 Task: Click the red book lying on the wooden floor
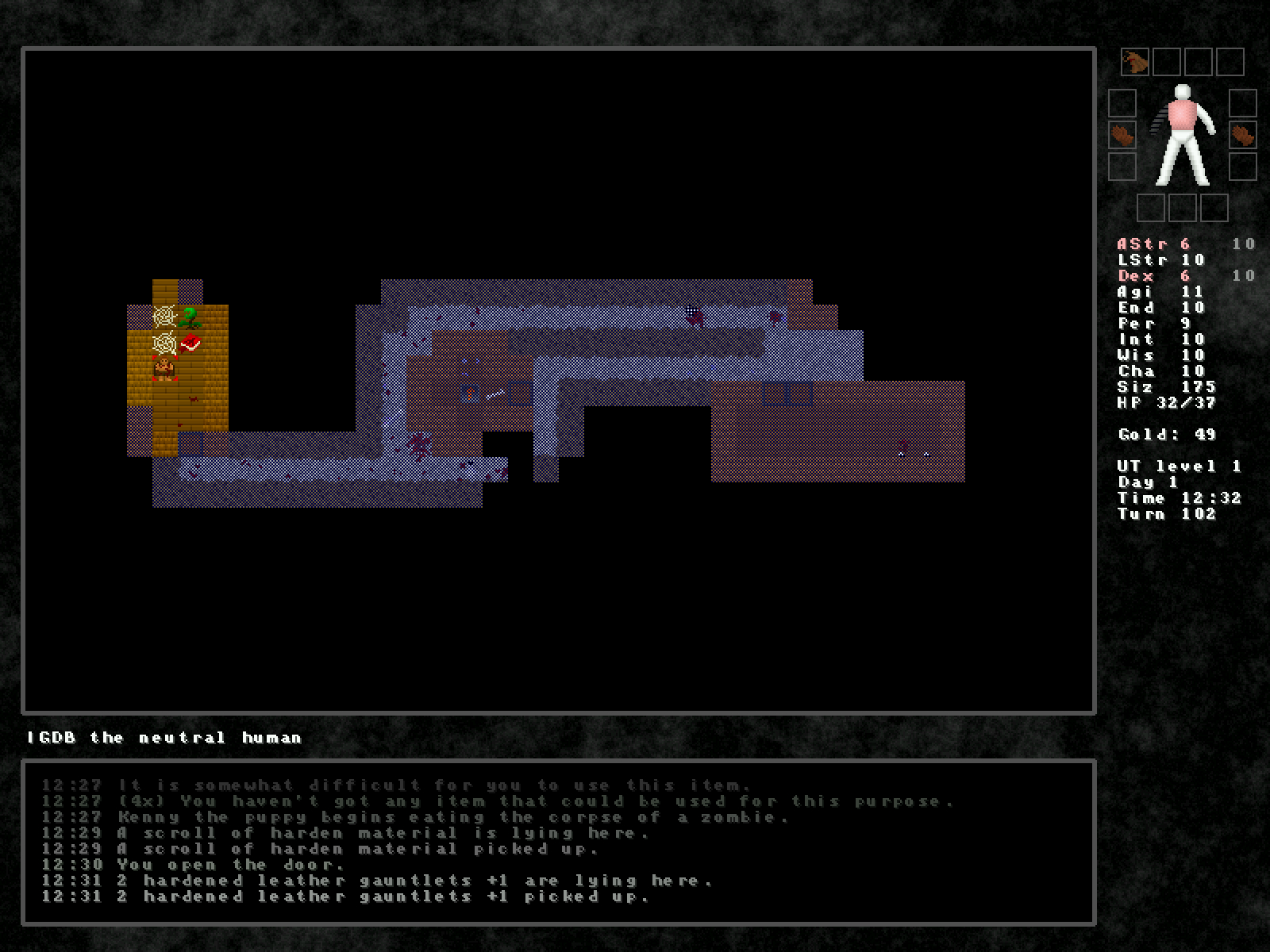[191, 342]
